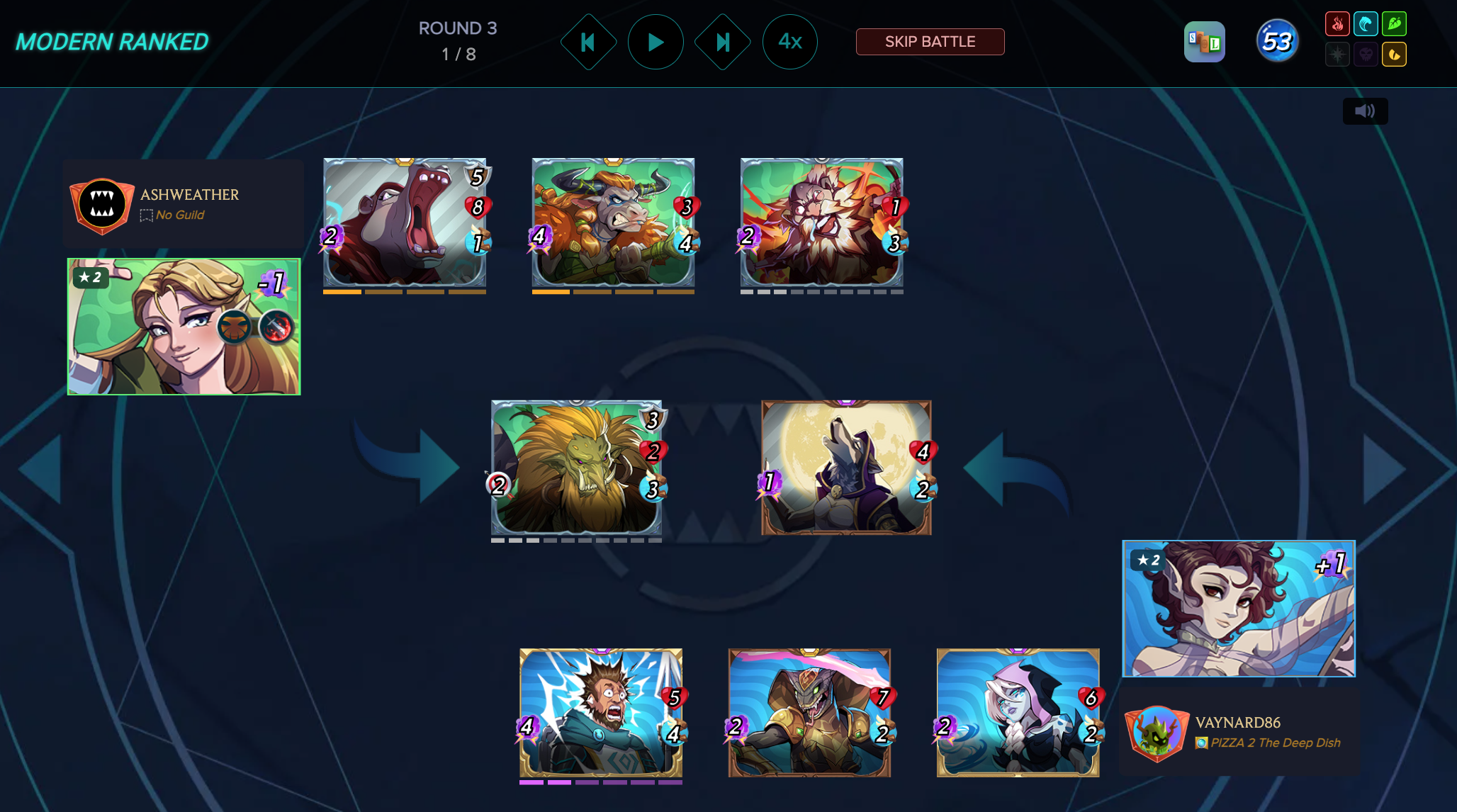This screenshot has height=812, width=1457.
Task: Open the ruleset icon next to mana
Action: pyautogui.click(x=1204, y=42)
